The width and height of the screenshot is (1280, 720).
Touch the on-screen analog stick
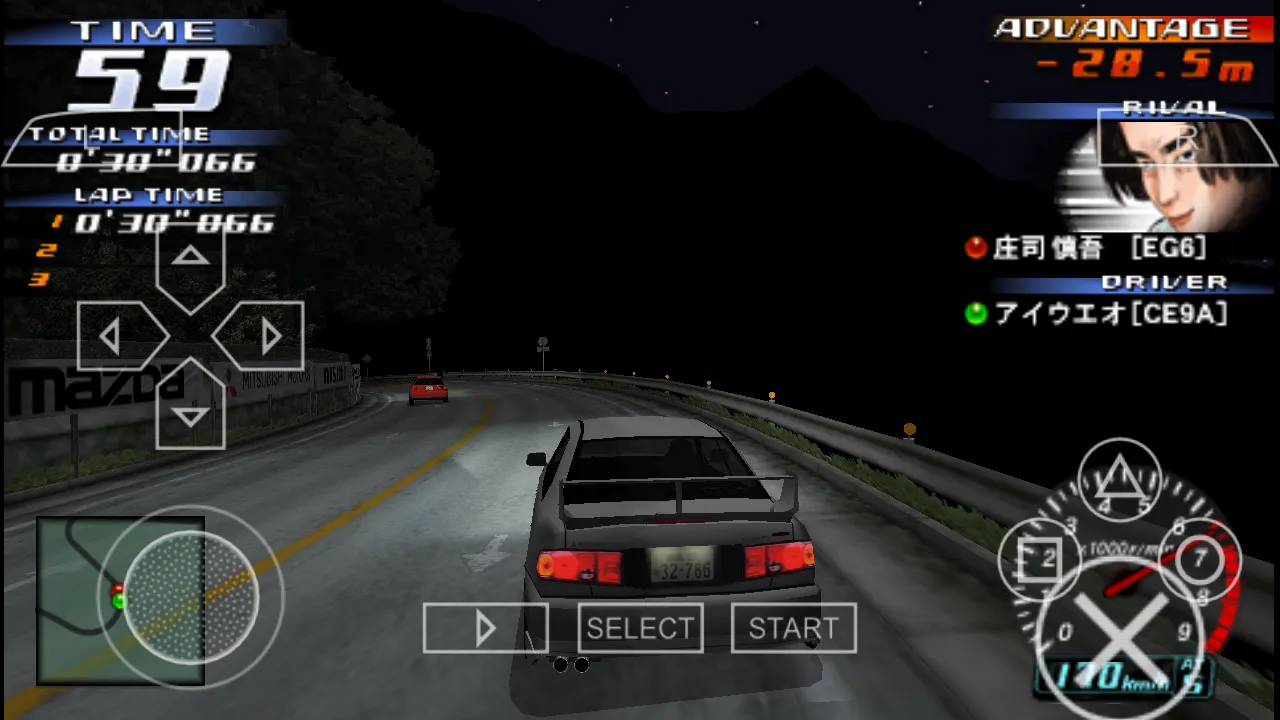[190, 597]
